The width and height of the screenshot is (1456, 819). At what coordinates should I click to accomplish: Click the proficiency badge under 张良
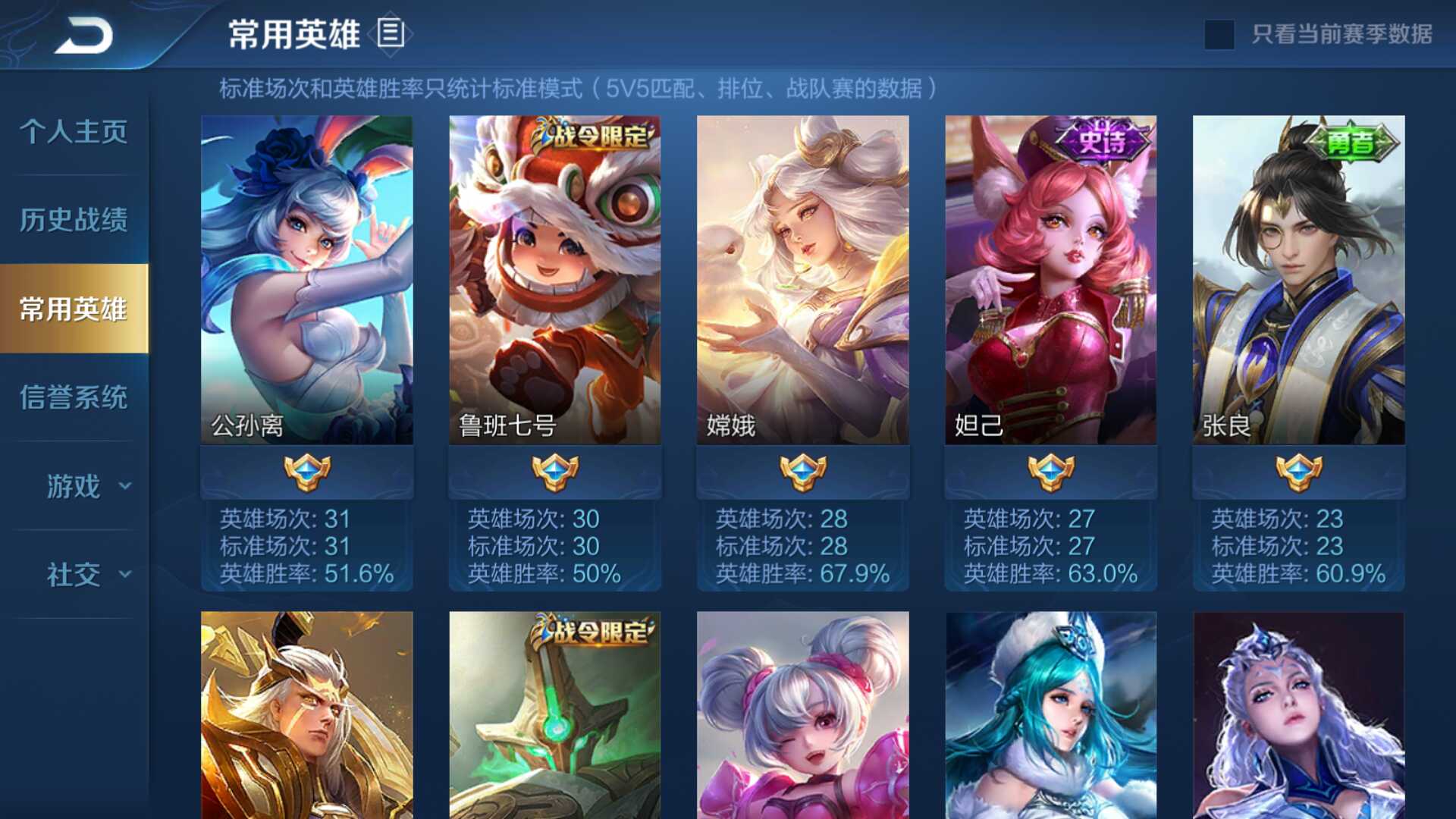coord(1298,470)
